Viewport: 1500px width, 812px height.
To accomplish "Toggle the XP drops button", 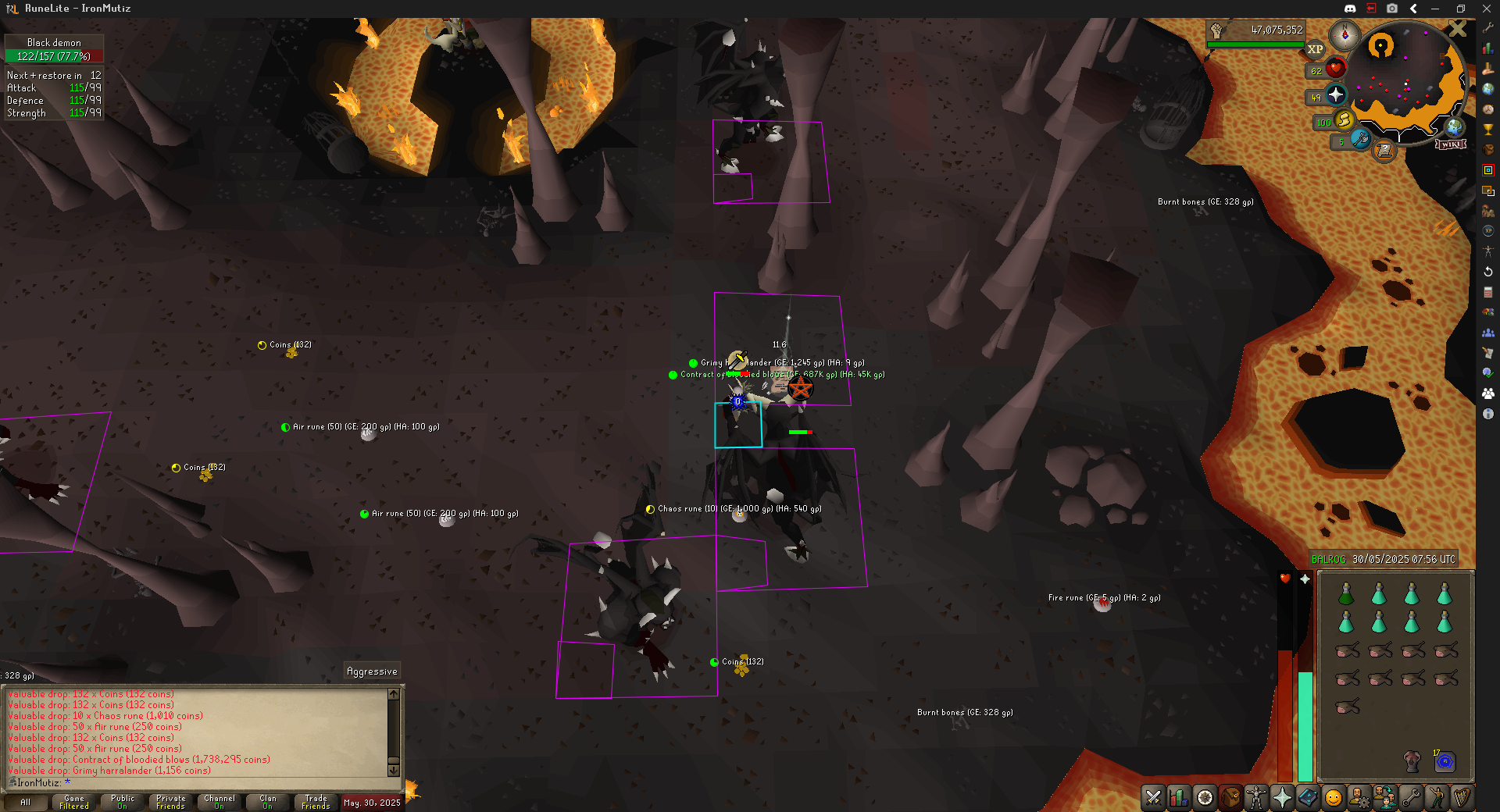I will (1316, 49).
